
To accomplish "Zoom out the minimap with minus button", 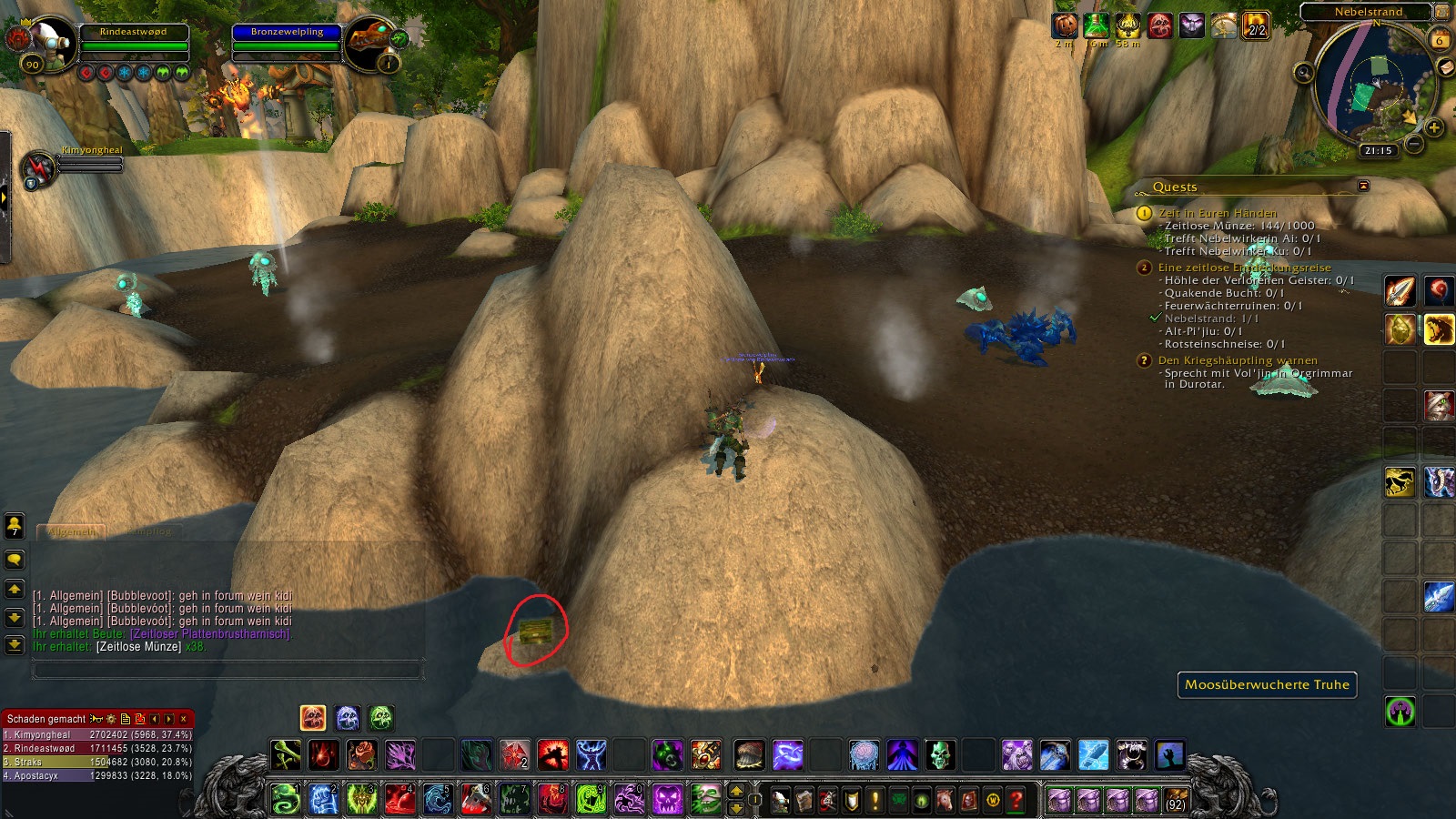I will click(x=1413, y=144).
